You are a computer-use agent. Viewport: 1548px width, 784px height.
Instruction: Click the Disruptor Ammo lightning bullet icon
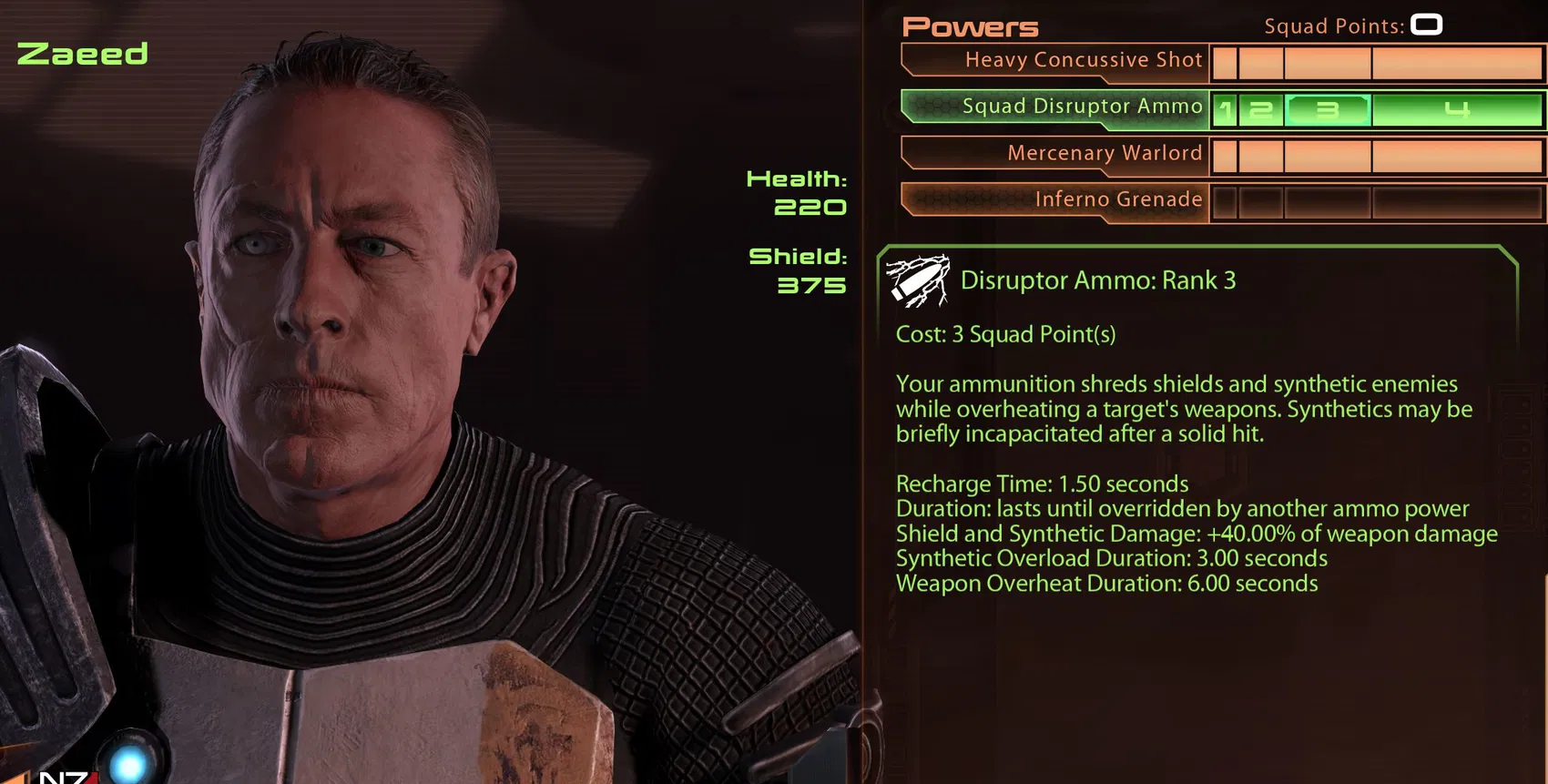[x=918, y=282]
